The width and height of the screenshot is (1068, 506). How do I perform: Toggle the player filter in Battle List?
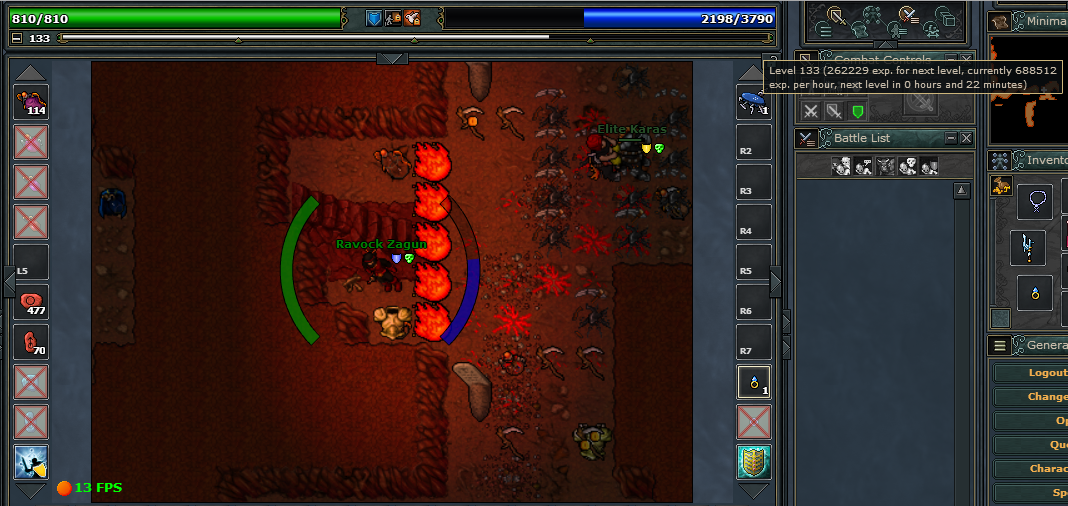(842, 167)
